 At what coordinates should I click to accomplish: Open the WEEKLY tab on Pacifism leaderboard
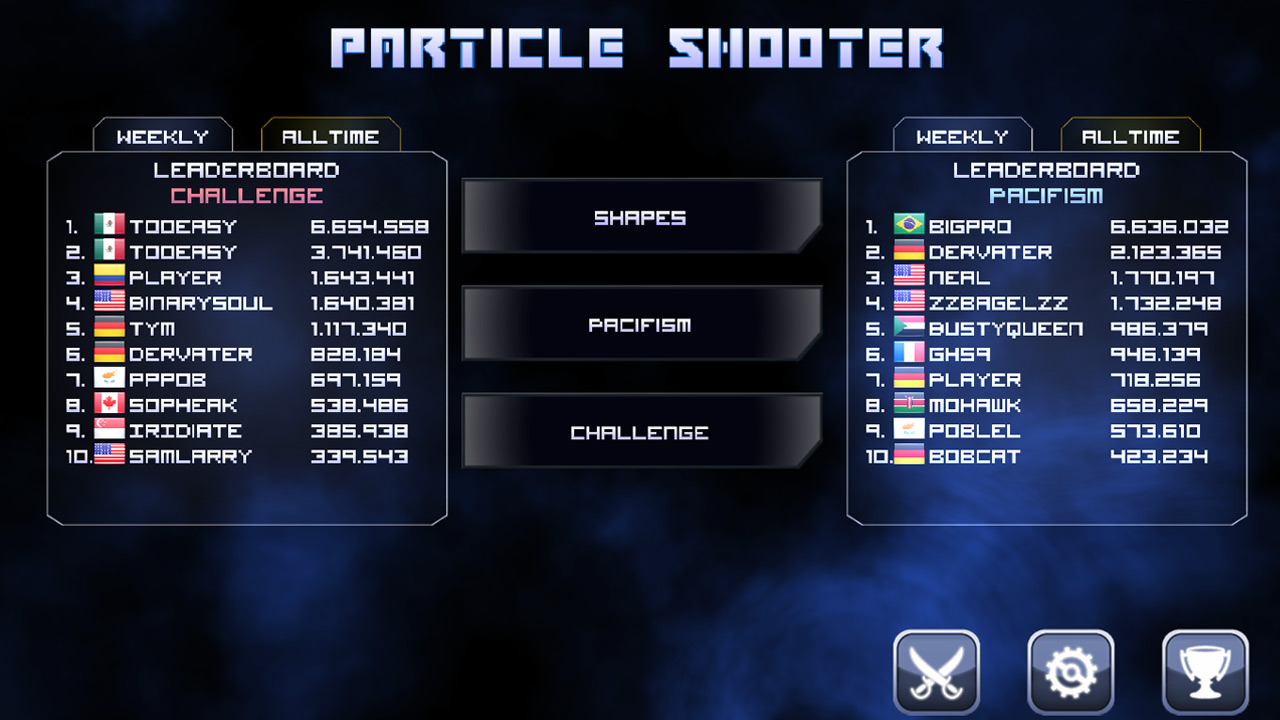[x=963, y=135]
